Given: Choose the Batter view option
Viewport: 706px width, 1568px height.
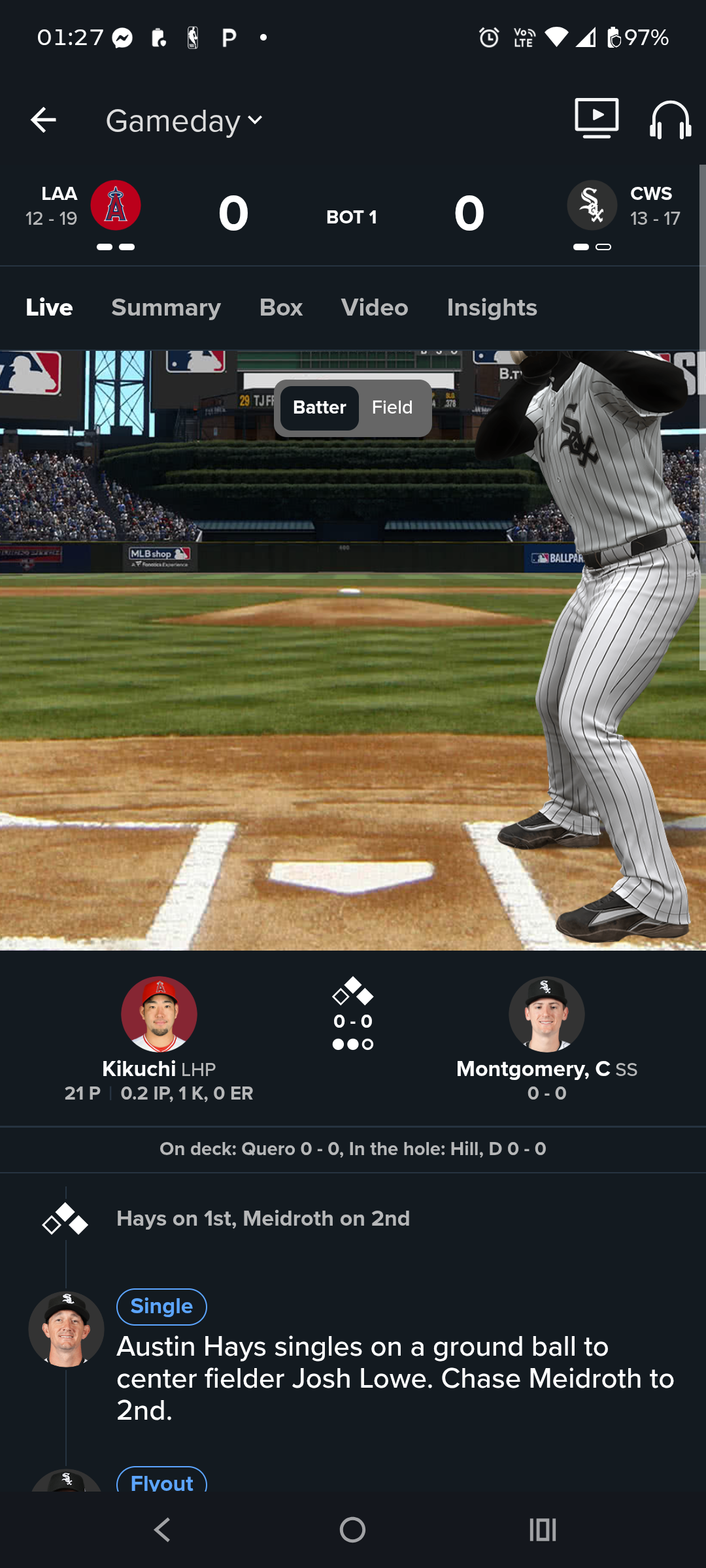Looking at the screenshot, I should pos(319,408).
